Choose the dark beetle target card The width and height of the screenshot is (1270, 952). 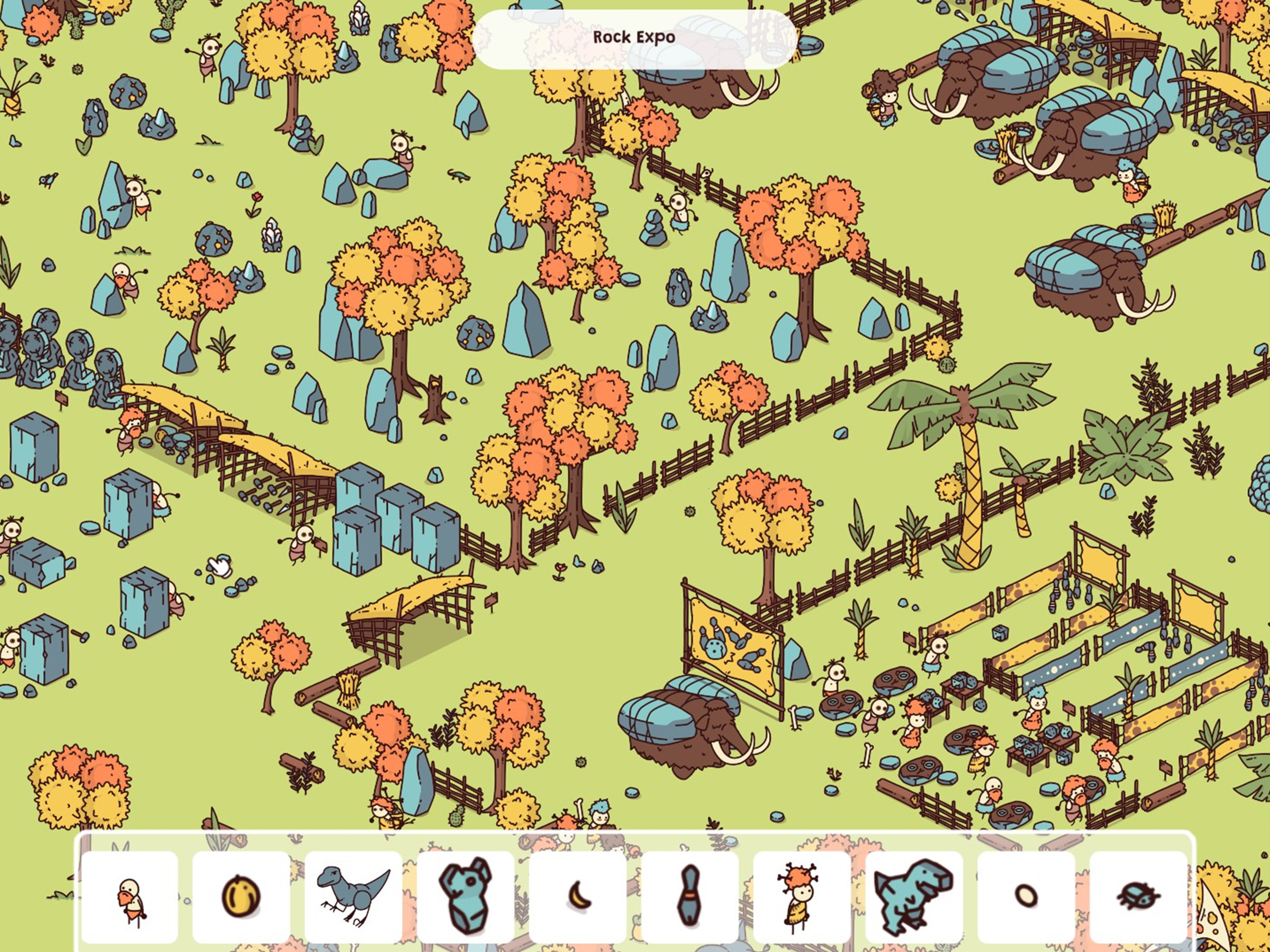(1138, 896)
